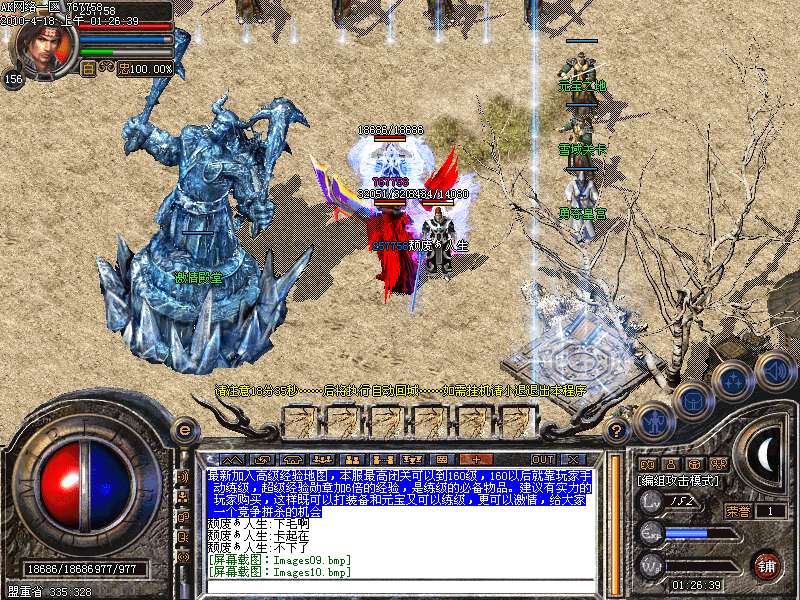Close with the X button above chat

tap(572, 458)
